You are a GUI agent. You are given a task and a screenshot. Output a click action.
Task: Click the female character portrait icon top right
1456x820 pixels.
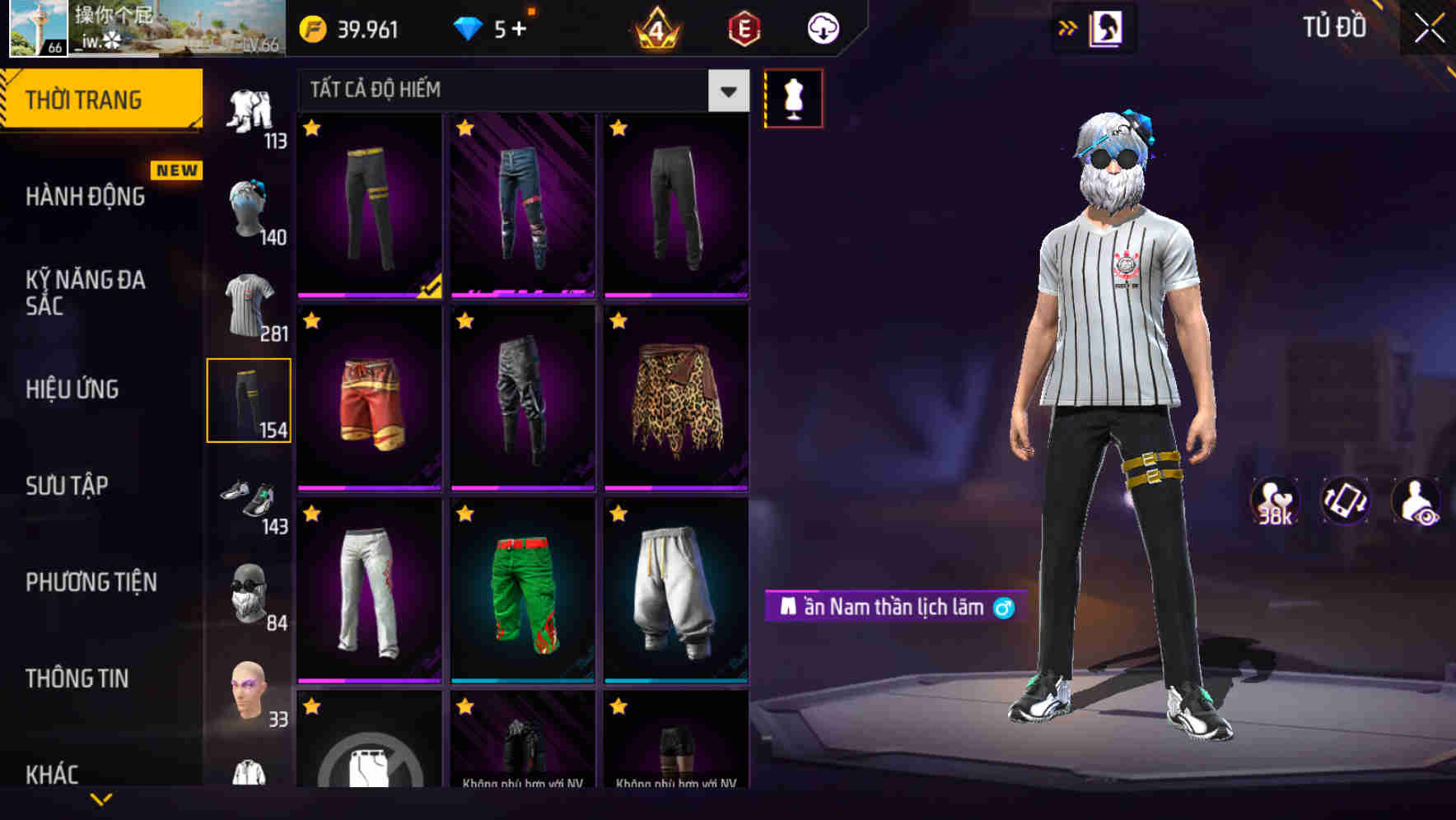1107,29
